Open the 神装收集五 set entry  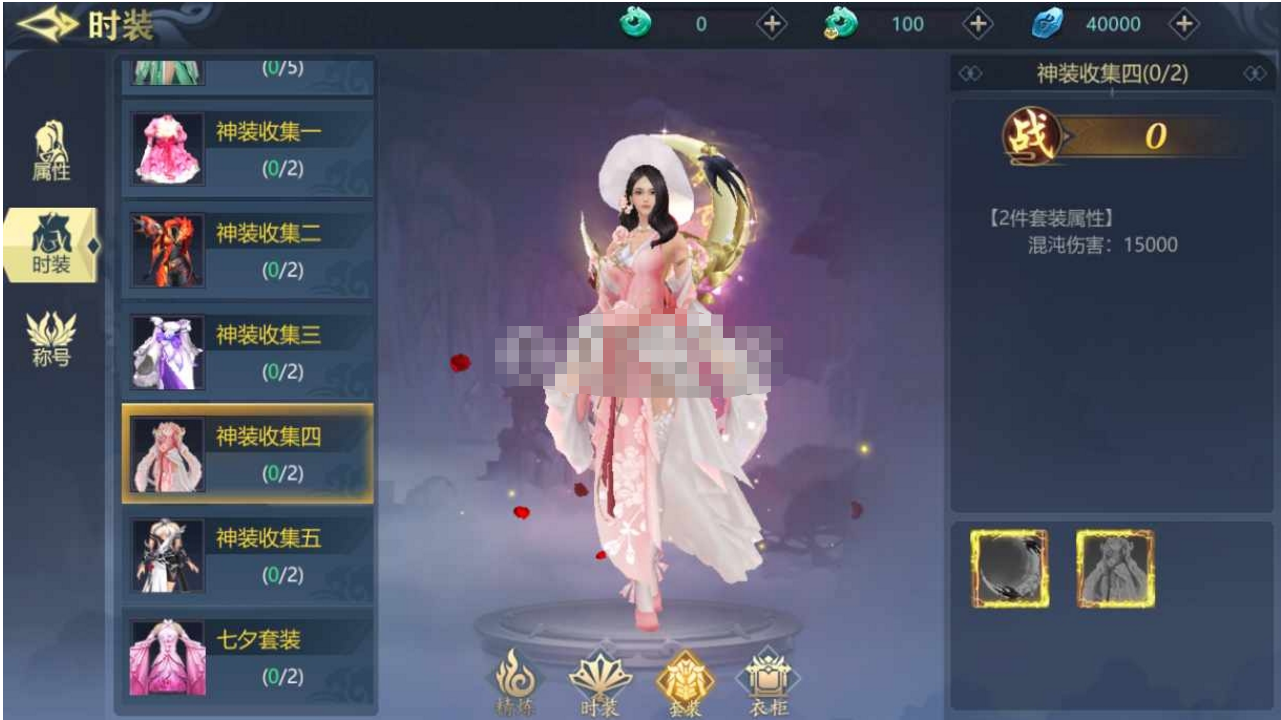(247, 556)
